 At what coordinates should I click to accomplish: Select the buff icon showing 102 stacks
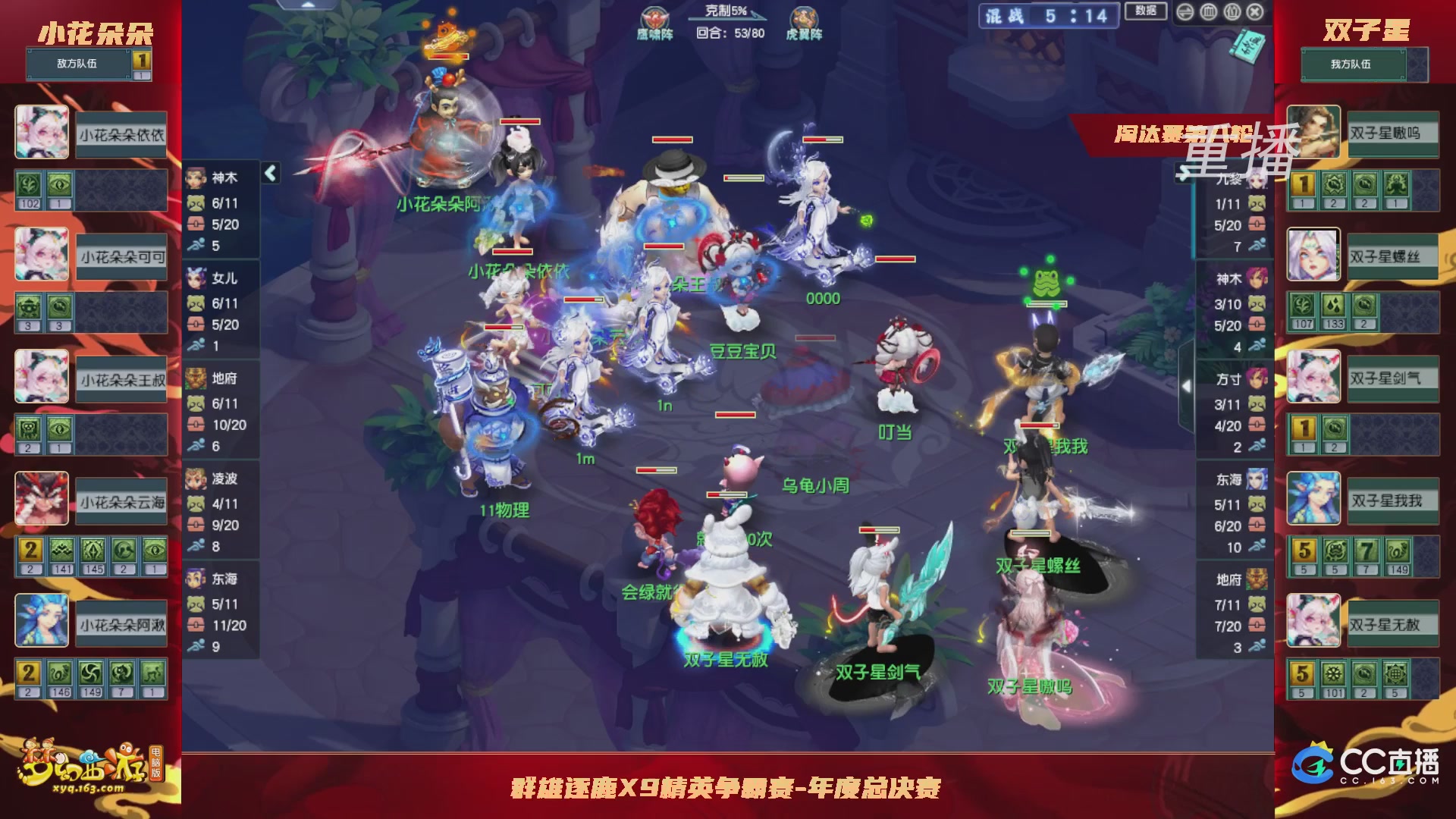coord(28,184)
